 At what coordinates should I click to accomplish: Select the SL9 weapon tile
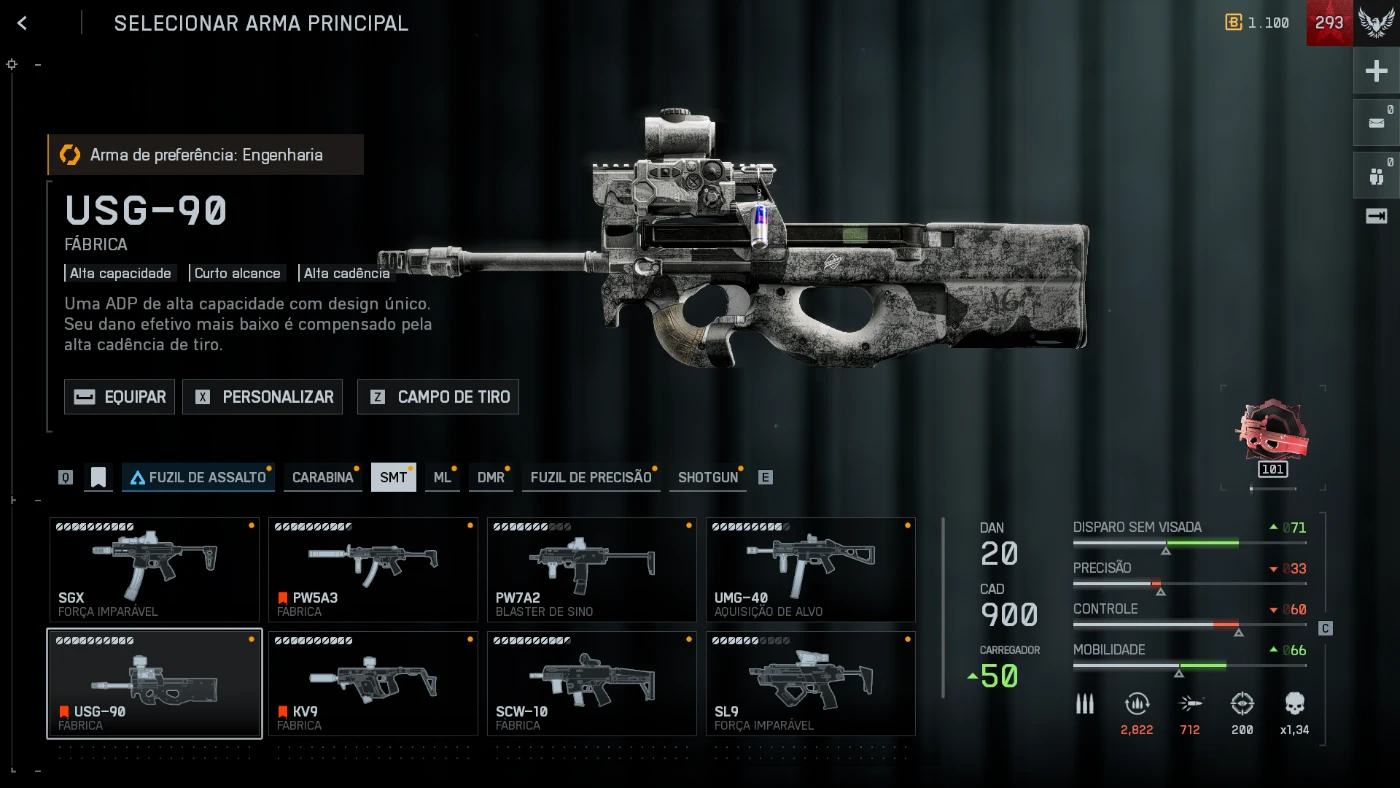pos(811,683)
